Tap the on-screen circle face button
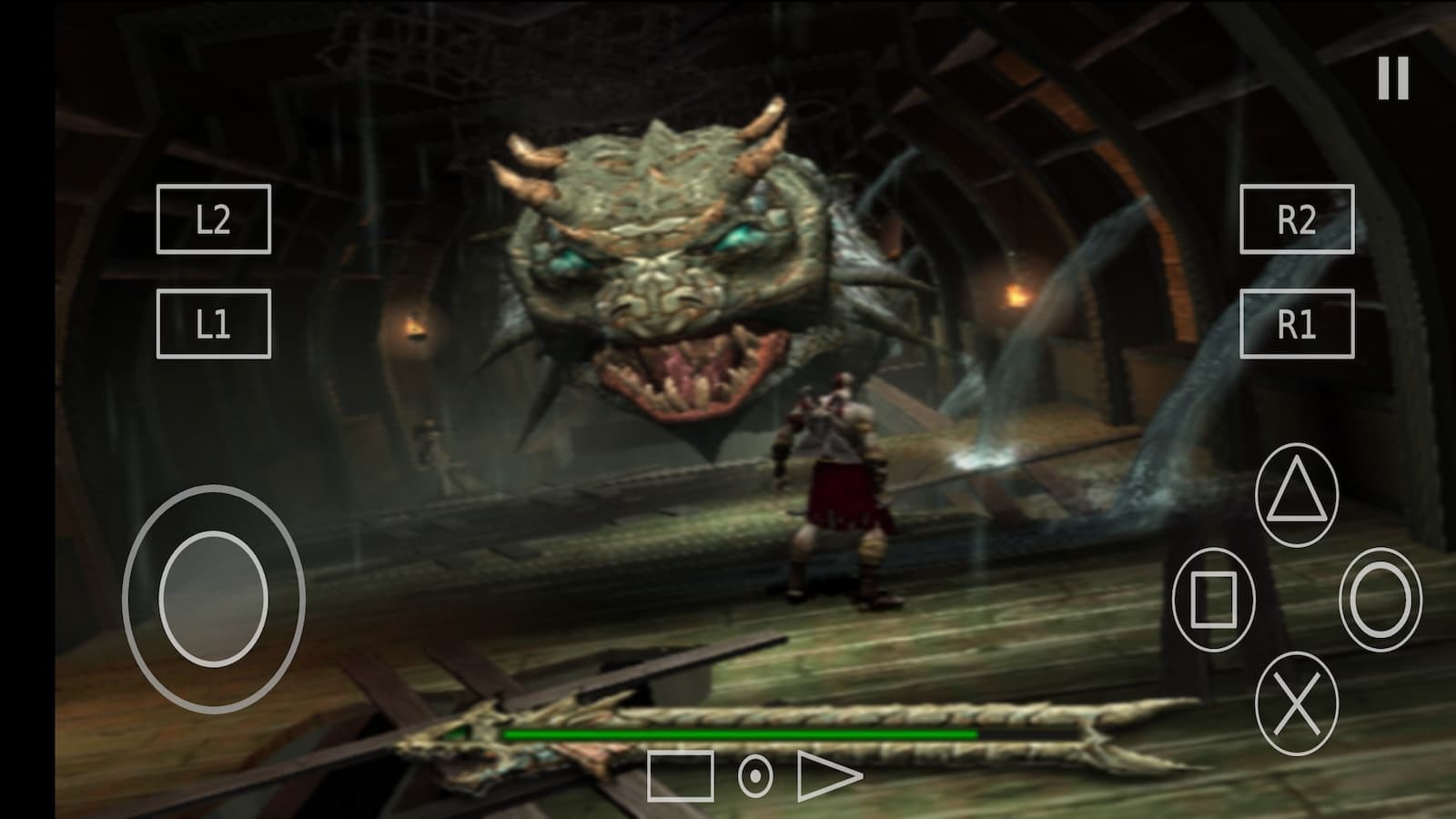This screenshot has width=1456, height=819. (x=1380, y=600)
